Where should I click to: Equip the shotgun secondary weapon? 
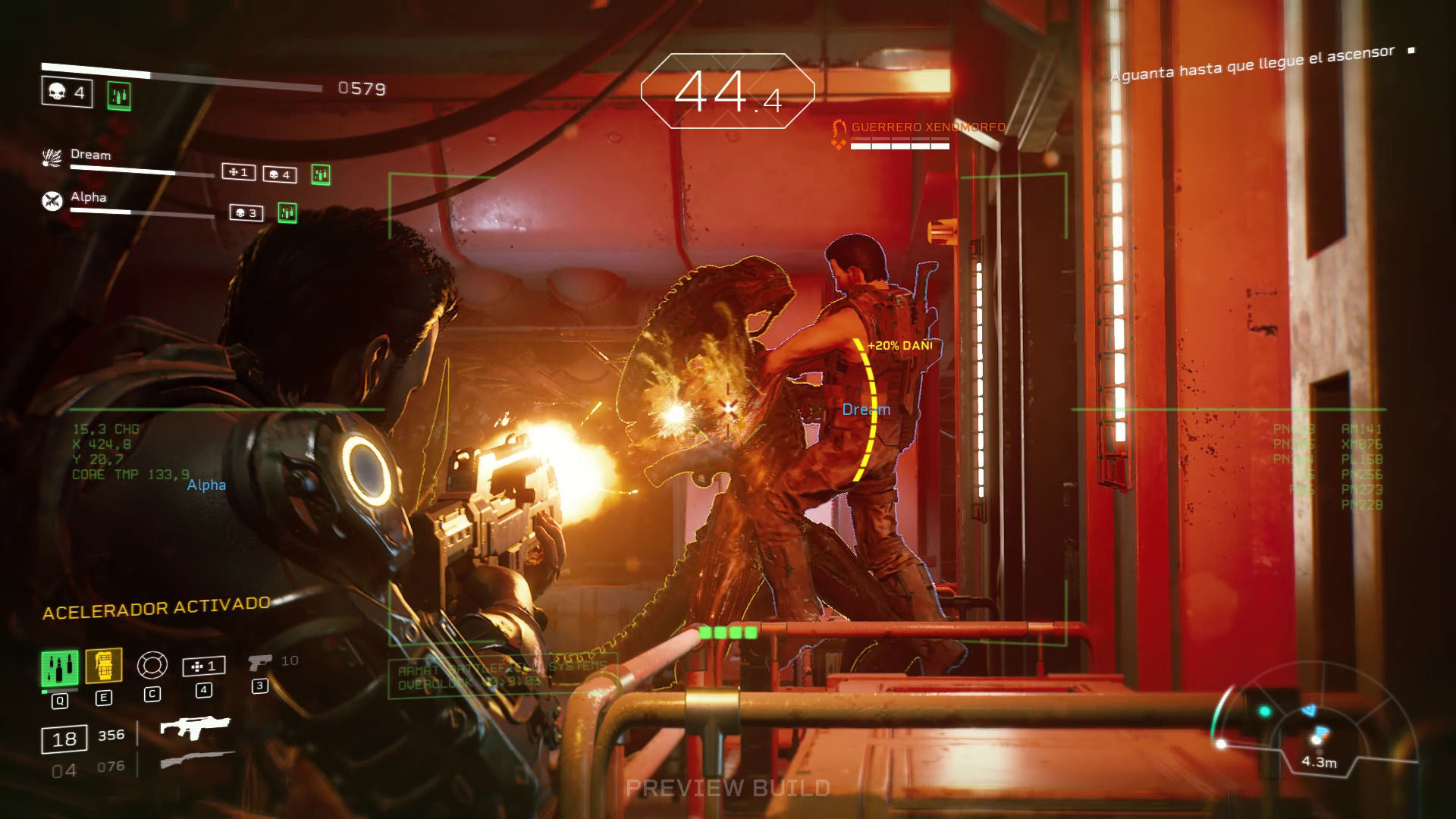point(196,761)
